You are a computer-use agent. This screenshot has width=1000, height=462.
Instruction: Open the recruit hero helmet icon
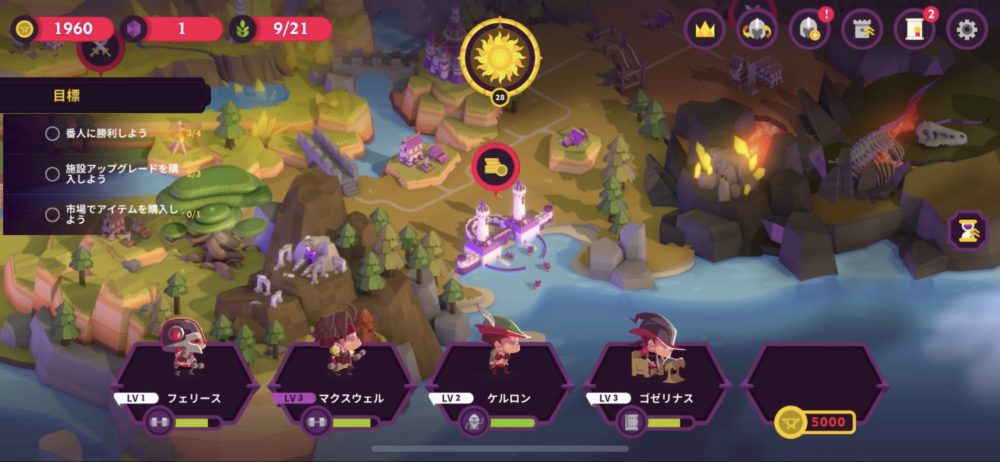coord(809,29)
